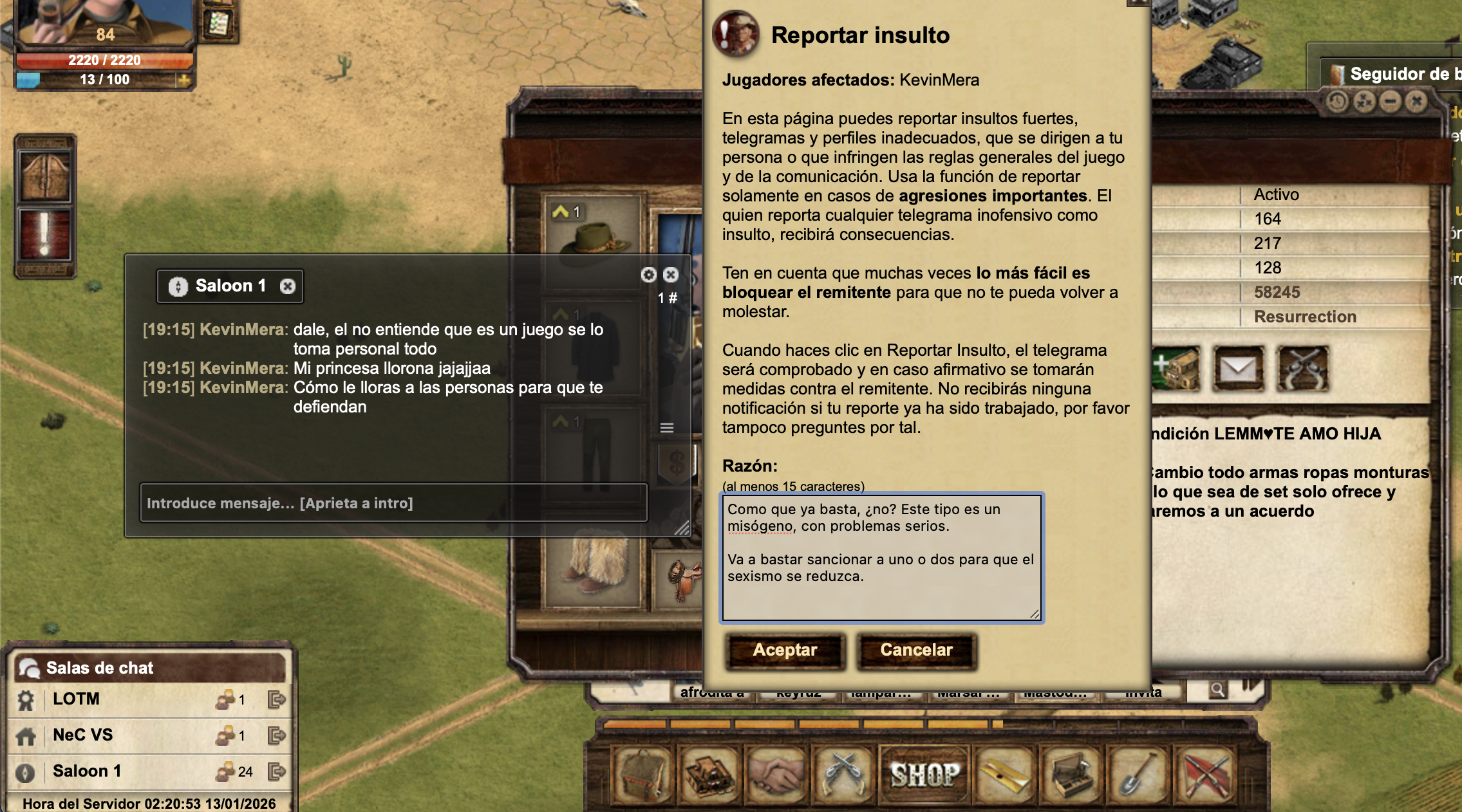Open the NeC VS chat room
Screen dimensions: 1462x812
click(x=82, y=735)
